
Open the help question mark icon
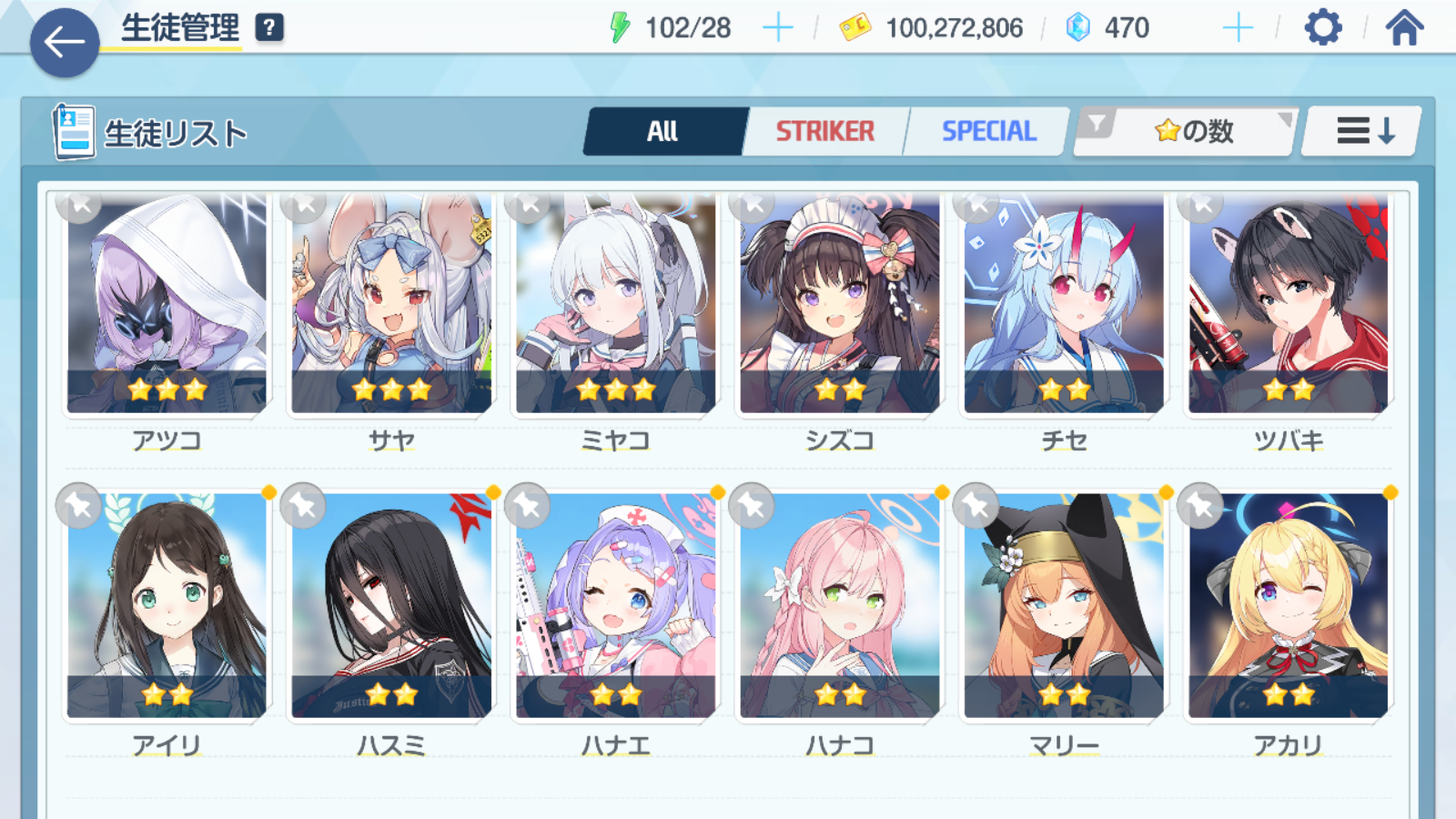point(268,28)
